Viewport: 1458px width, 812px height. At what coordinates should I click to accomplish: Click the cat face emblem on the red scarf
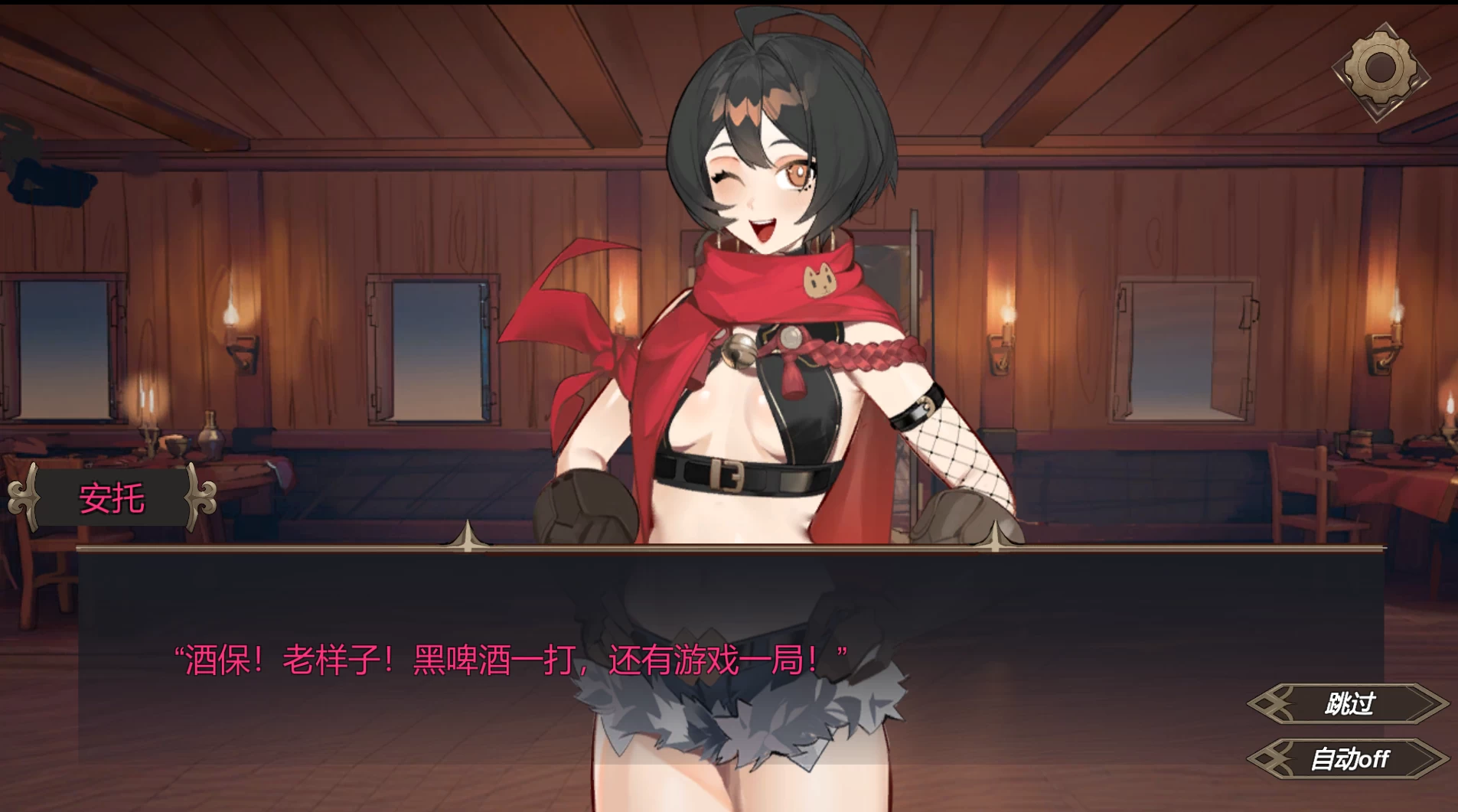[821, 280]
